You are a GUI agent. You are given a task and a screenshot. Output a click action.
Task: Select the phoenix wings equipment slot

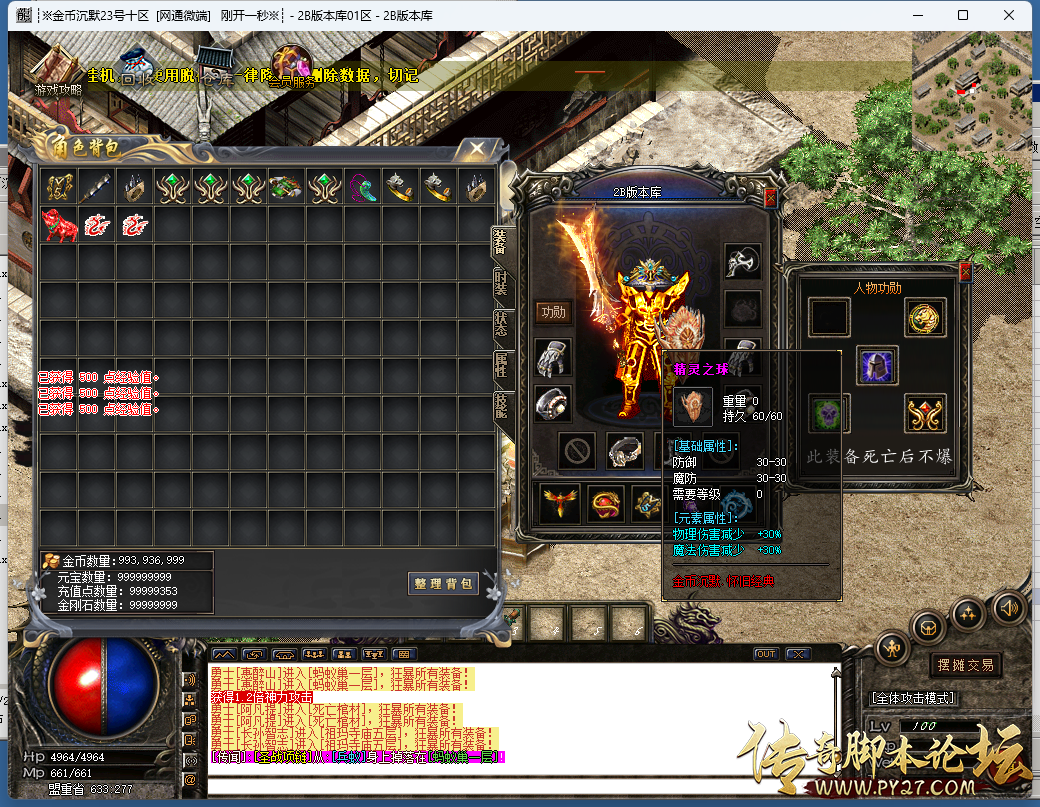[560, 503]
